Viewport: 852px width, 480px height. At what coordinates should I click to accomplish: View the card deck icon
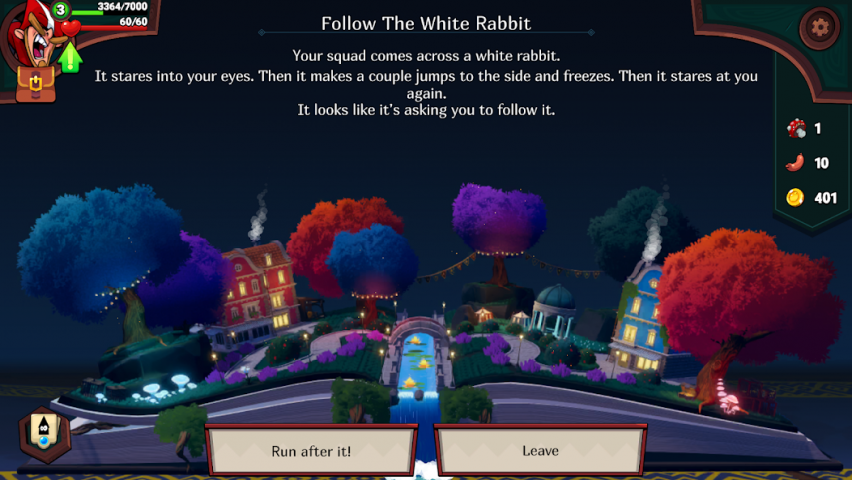point(44,432)
